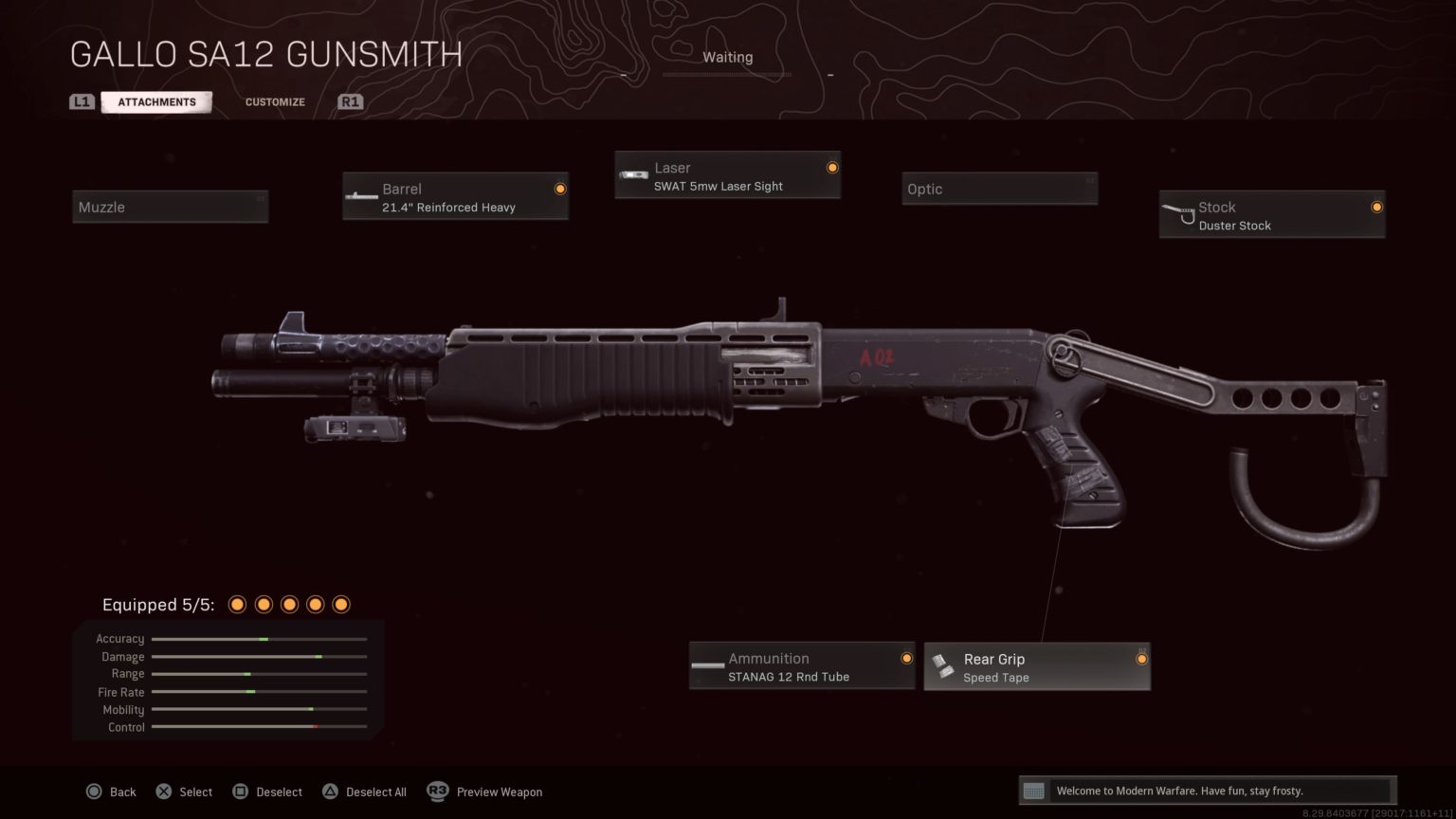1456x819 pixels.
Task: Click the orange indicator on the Barrel slot
Action: 560,188
